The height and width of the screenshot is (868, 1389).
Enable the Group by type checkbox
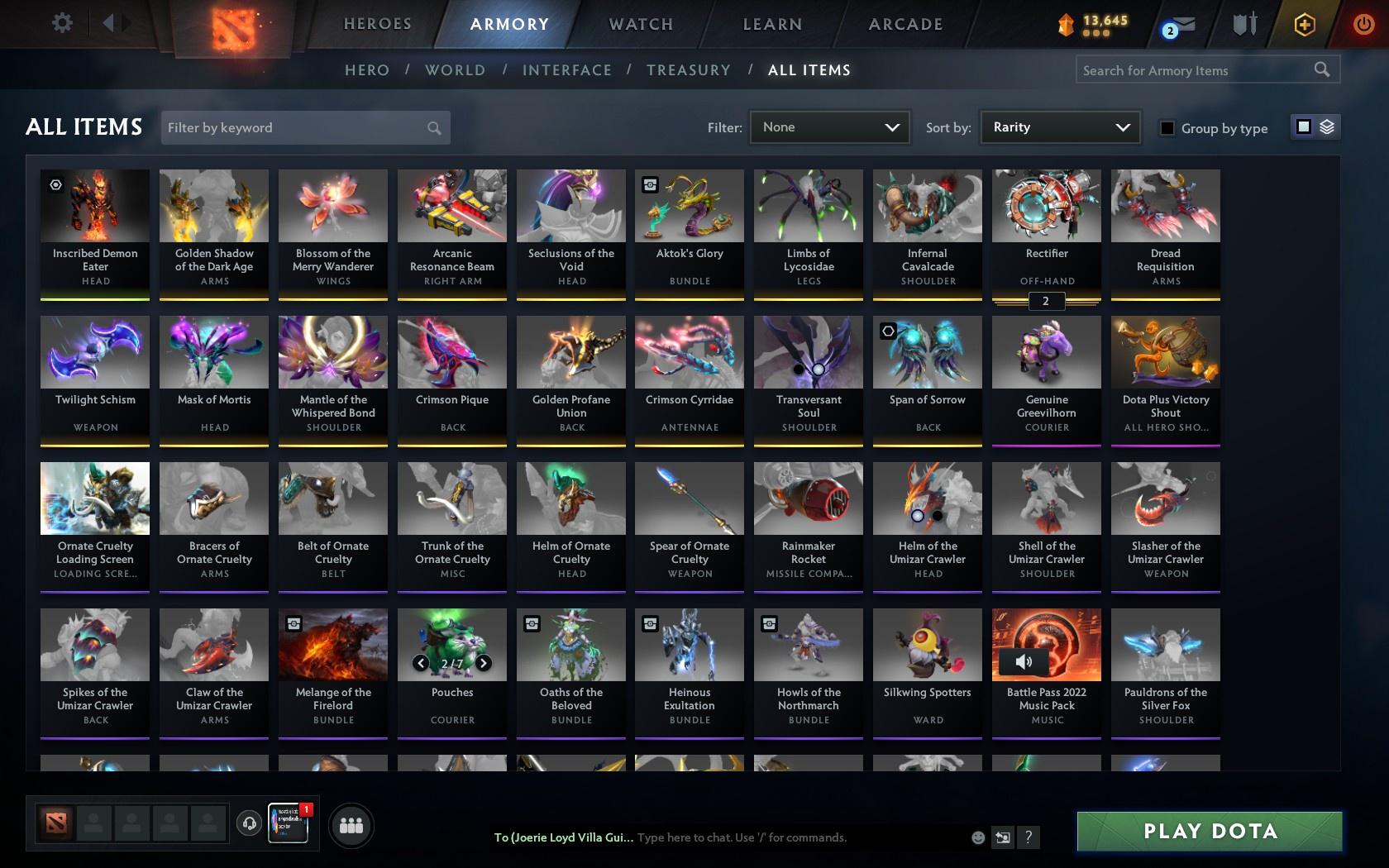click(1166, 128)
